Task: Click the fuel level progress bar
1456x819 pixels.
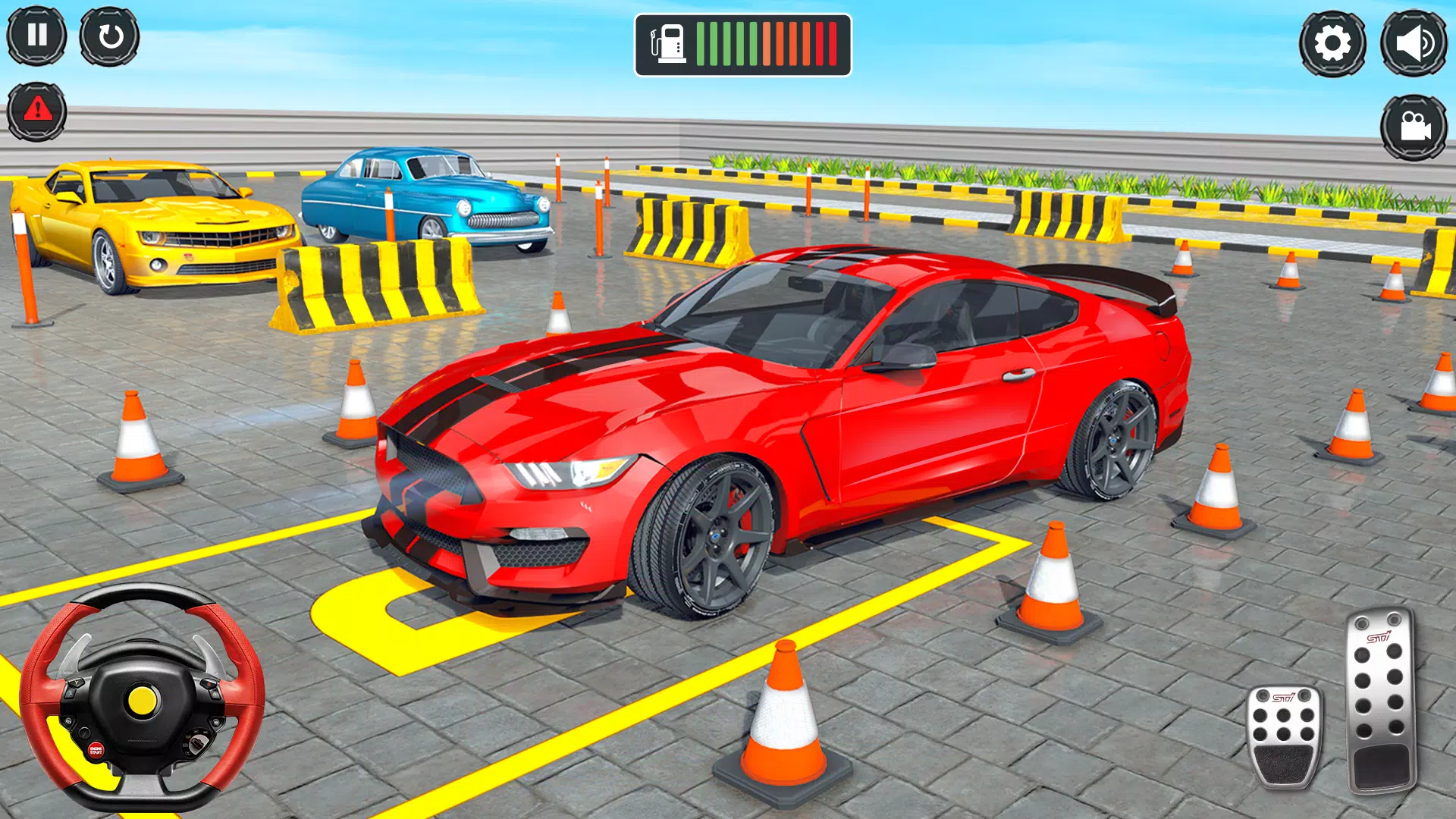Action: click(x=766, y=42)
